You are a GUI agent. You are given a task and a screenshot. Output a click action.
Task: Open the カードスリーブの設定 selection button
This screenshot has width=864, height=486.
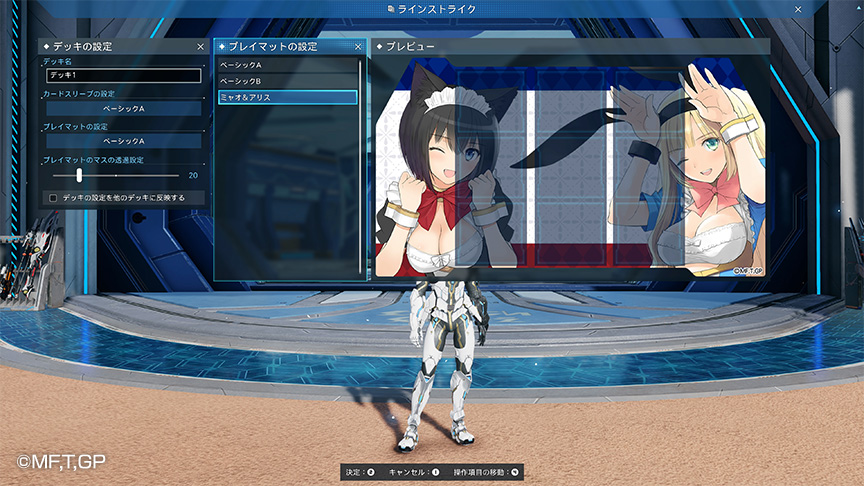(123, 108)
